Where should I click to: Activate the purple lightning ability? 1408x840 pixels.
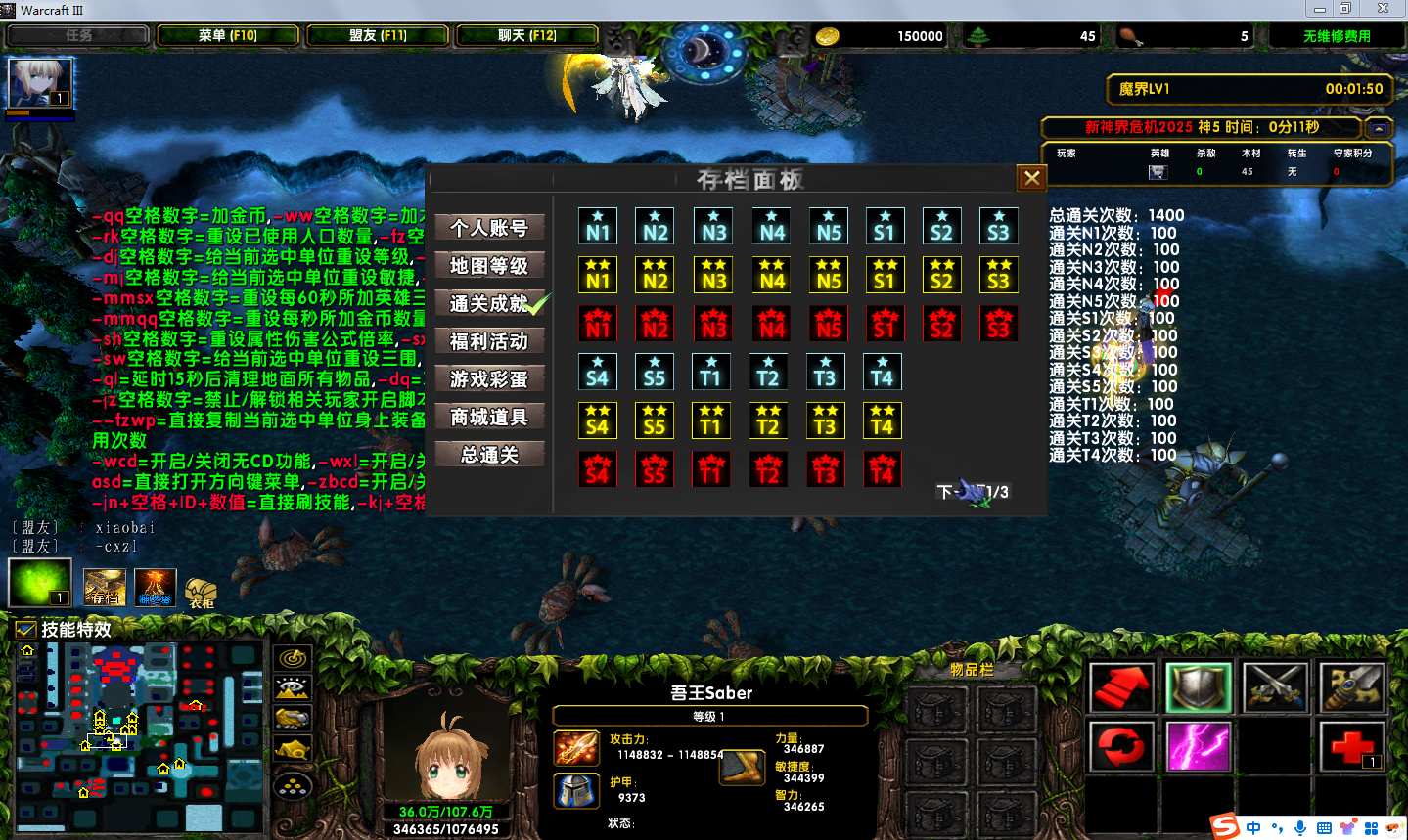[1198, 746]
